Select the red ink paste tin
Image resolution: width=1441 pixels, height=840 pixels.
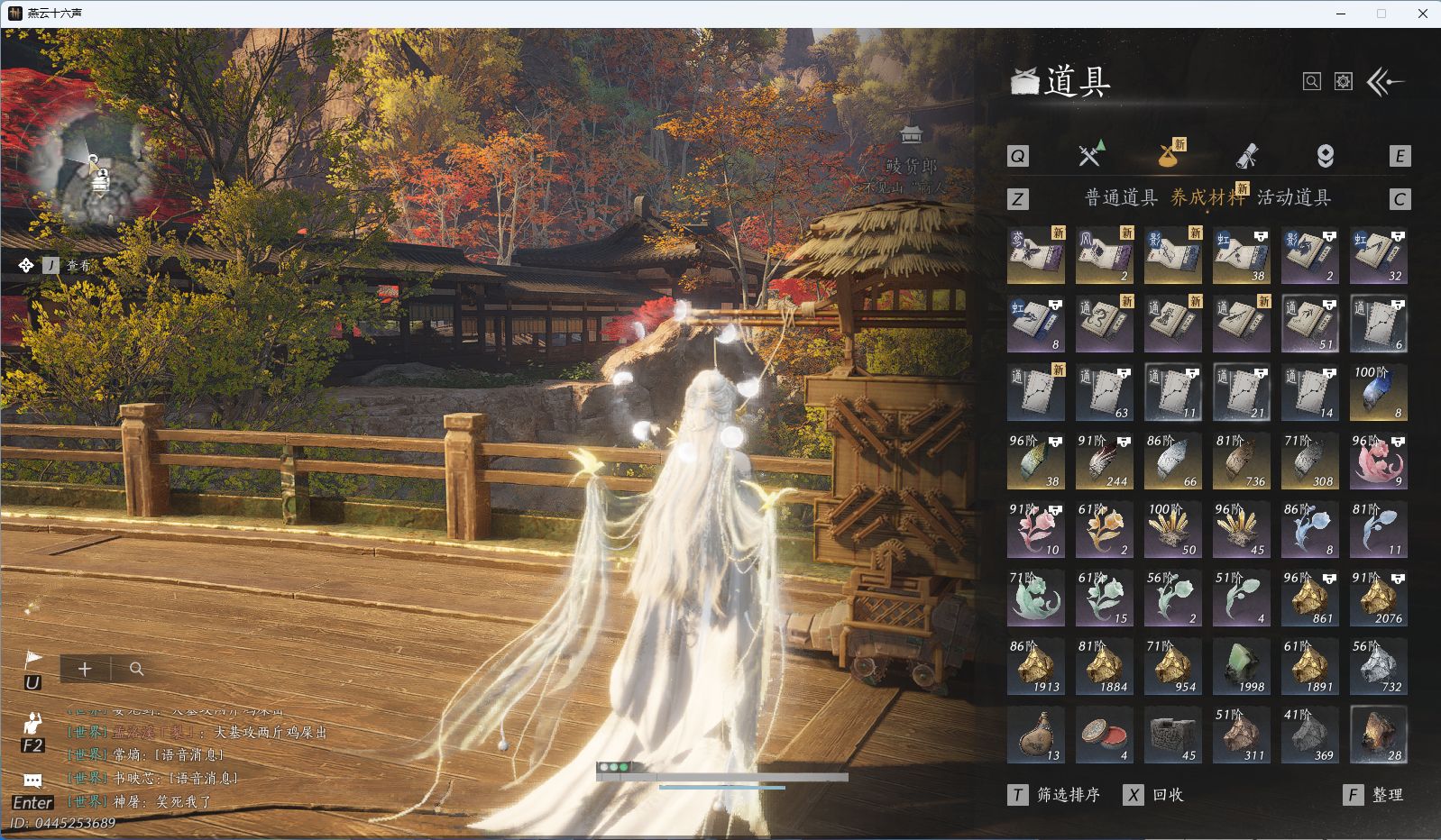(1105, 735)
